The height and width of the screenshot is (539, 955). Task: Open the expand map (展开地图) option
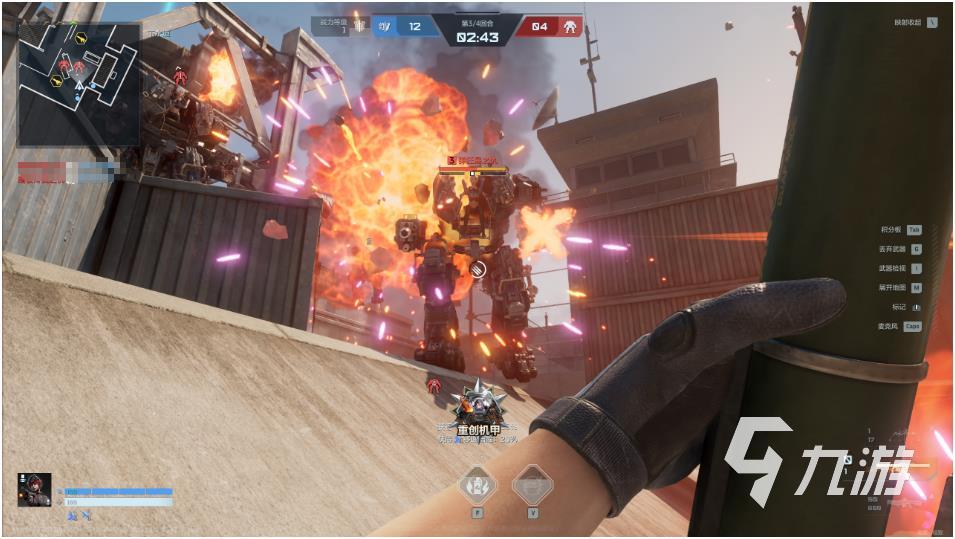click(x=899, y=287)
